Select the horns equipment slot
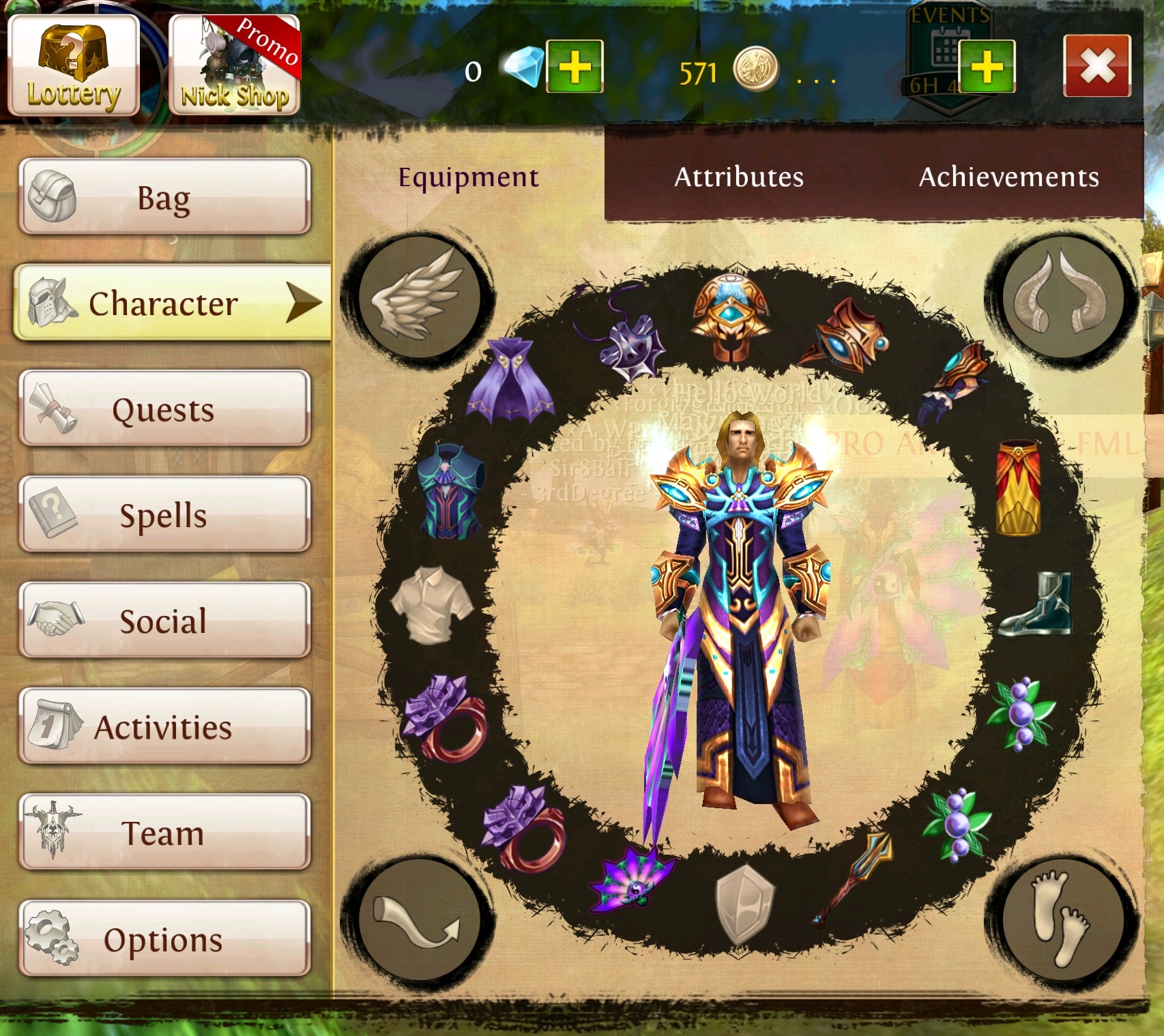Viewport: 1164px width, 1036px height. (x=1062, y=295)
